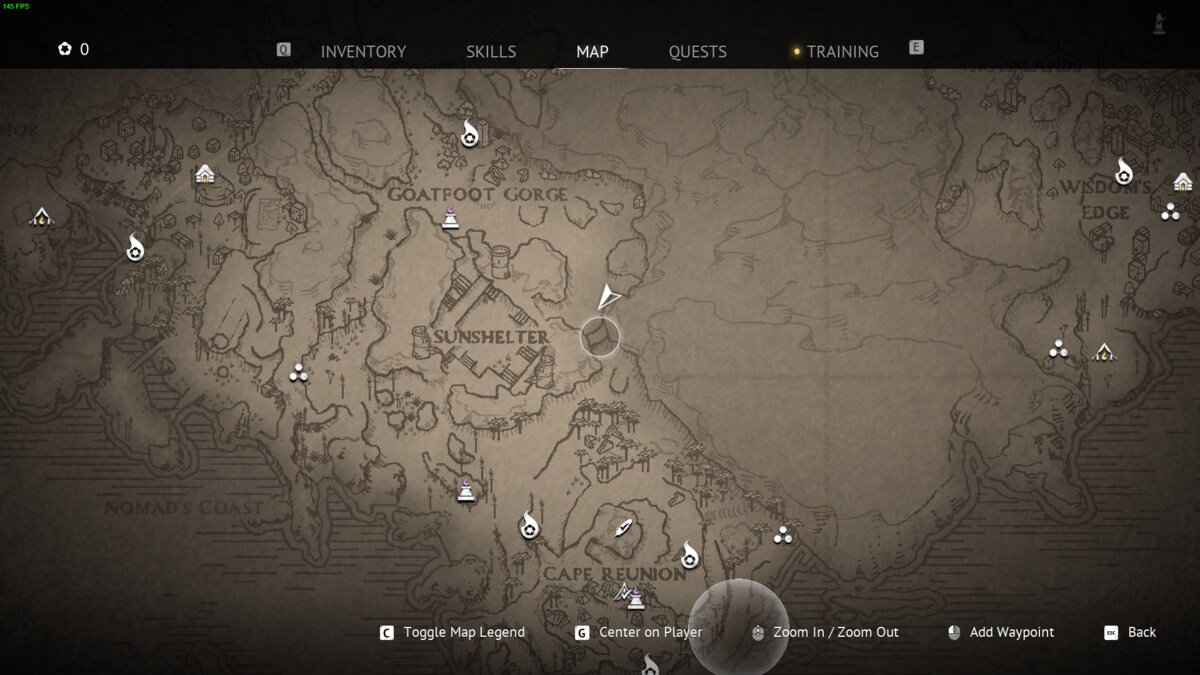Choose the flame marker left of Cape Reunion

529,525
